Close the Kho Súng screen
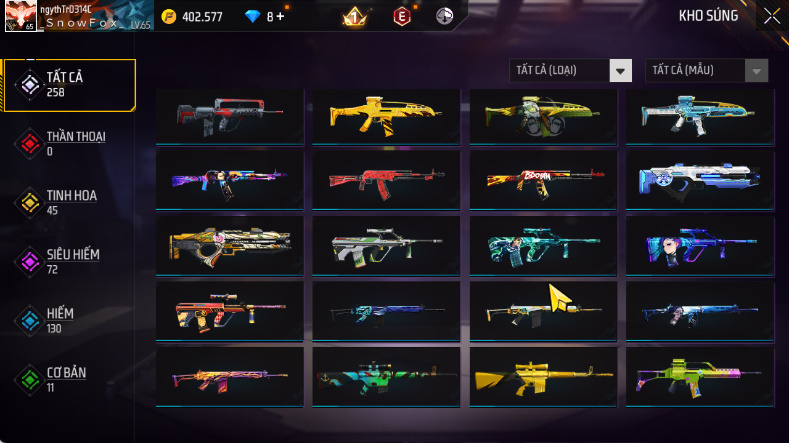This screenshot has height=443, width=789. (771, 16)
